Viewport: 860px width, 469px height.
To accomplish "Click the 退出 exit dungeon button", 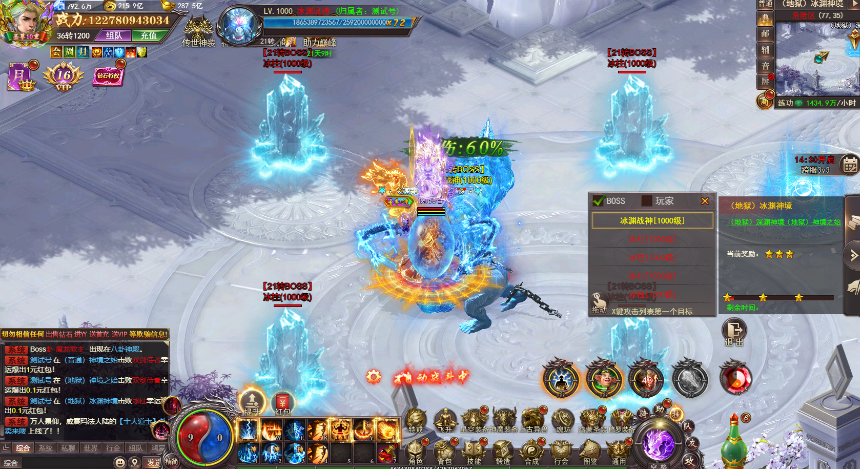I will coord(735,331).
